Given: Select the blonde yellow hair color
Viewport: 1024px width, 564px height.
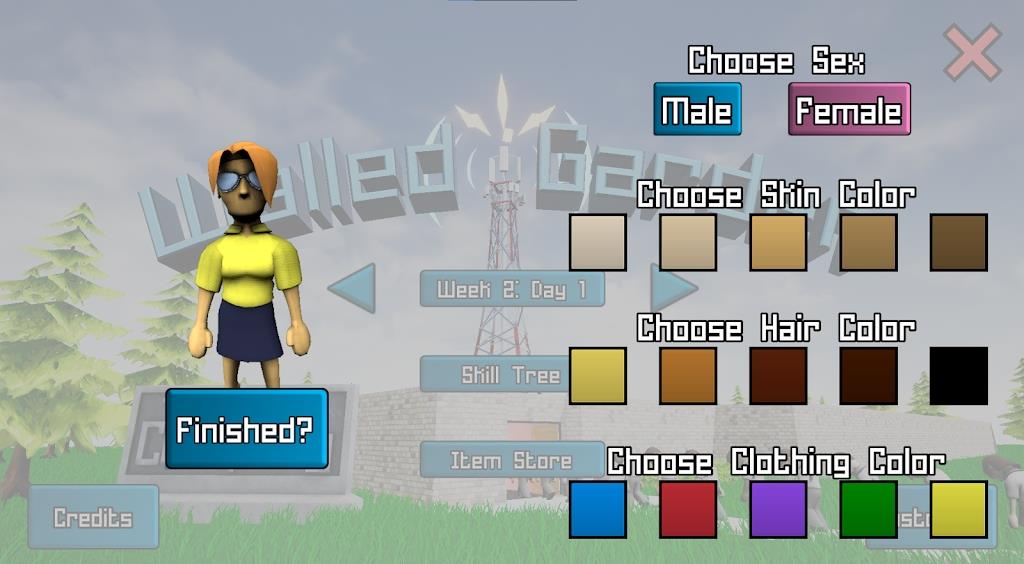Looking at the screenshot, I should pos(598,376).
